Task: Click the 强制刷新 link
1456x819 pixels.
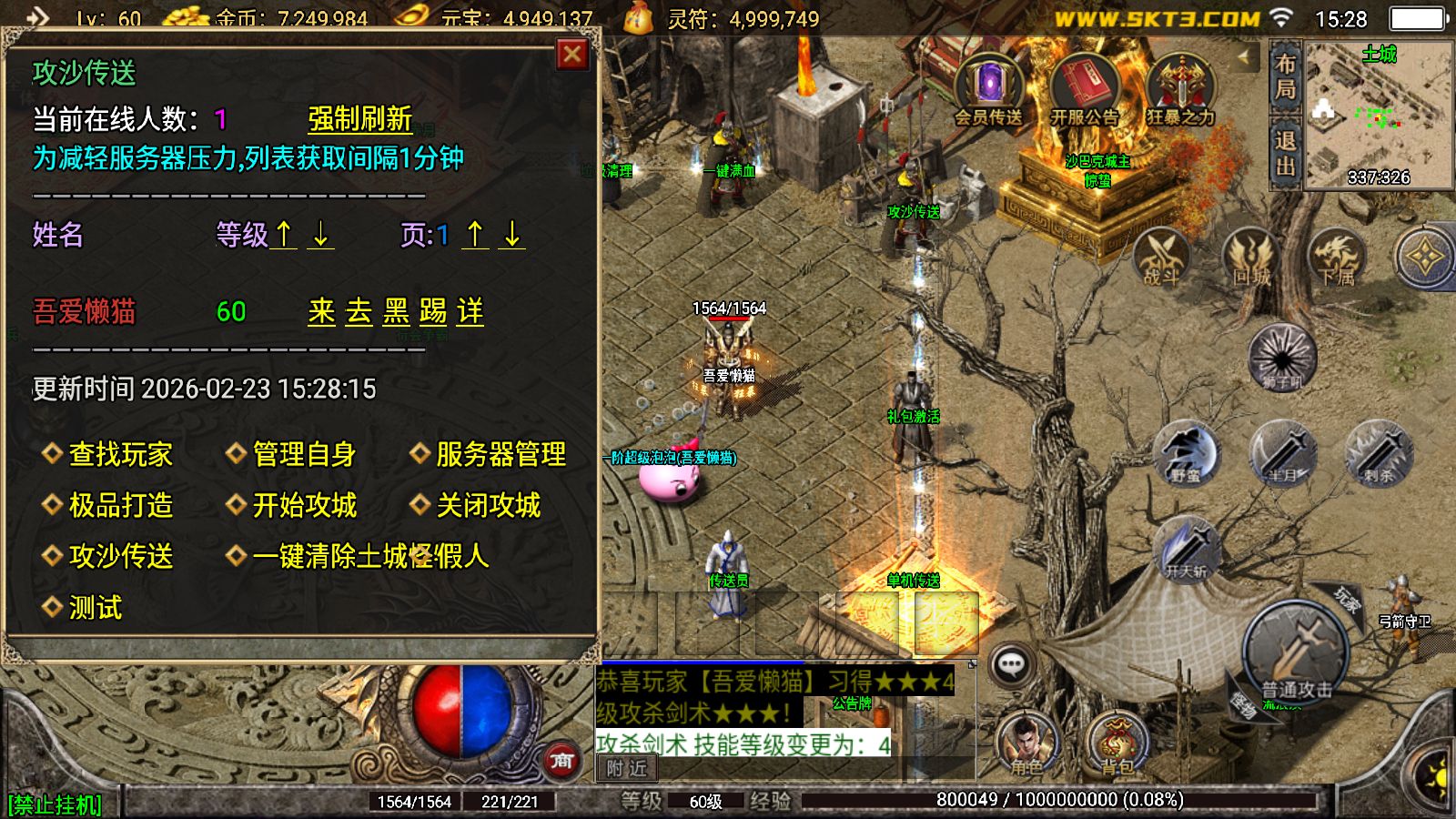Action: pos(359,119)
